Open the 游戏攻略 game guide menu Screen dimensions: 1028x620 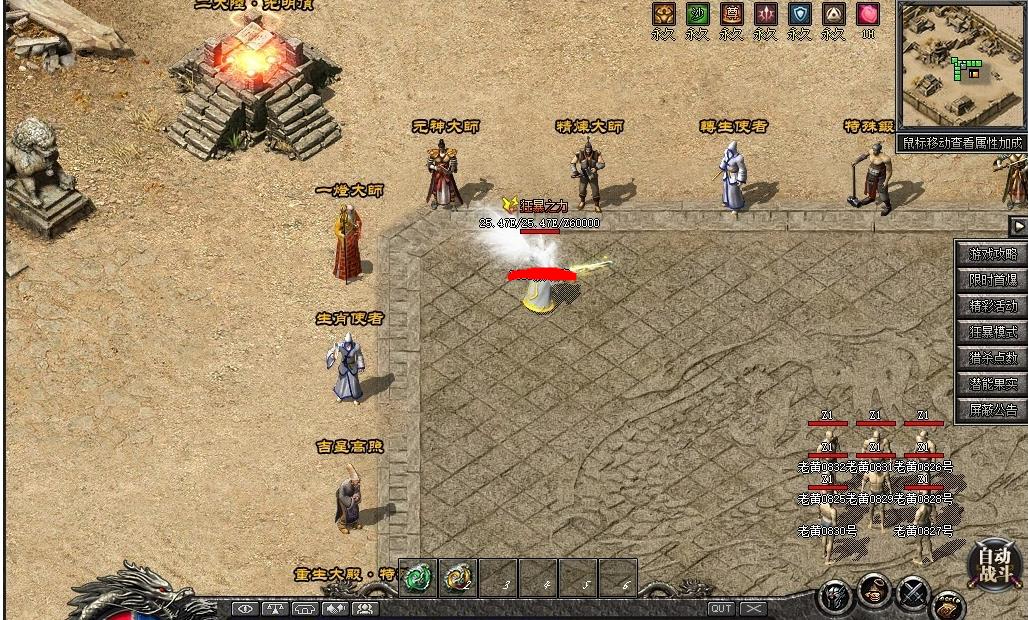coord(992,254)
